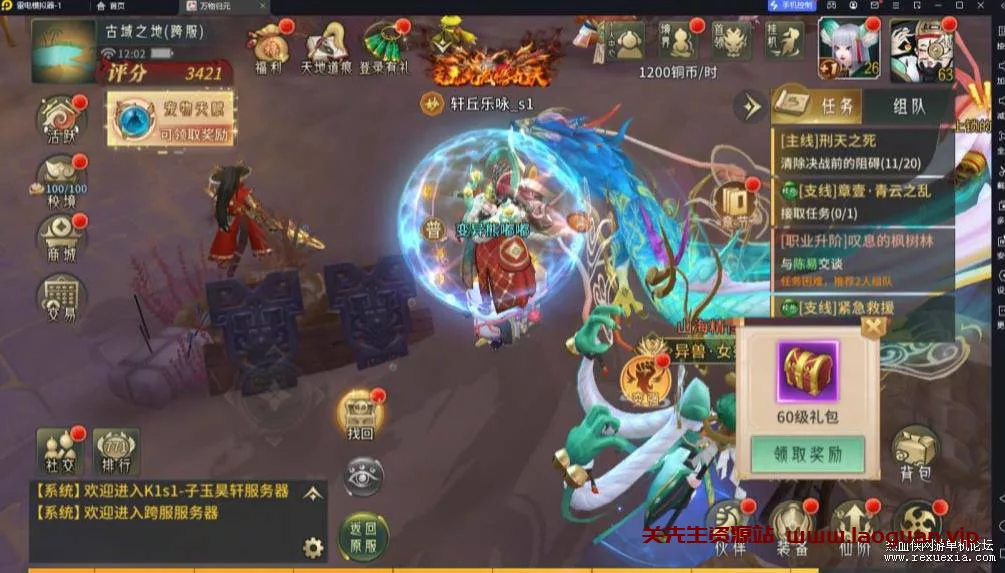Switch to the 组队 team tab
Viewport: 1005px width, 573px height.
(907, 107)
